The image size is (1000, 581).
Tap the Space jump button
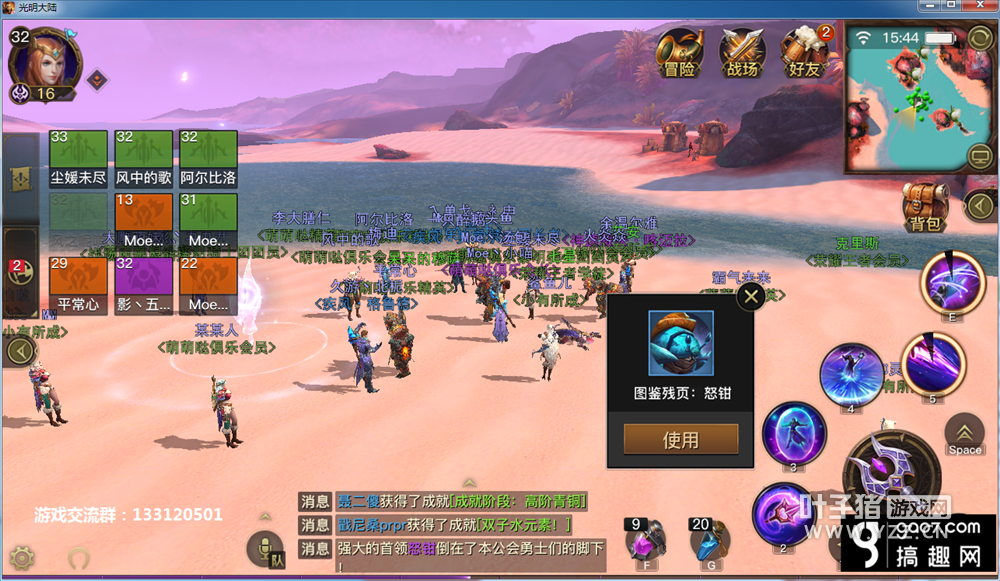(964, 435)
